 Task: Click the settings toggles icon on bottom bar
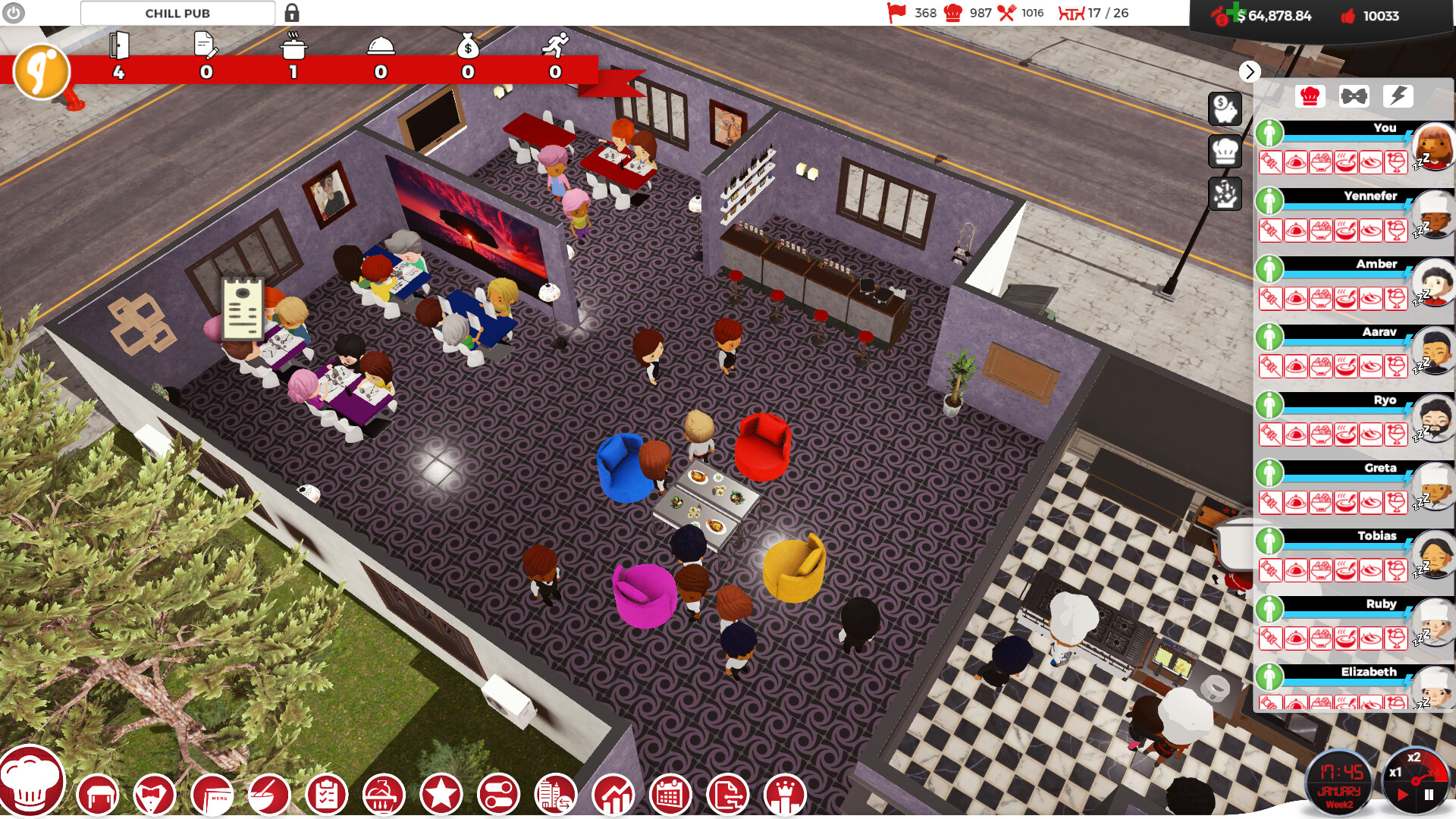point(500,794)
